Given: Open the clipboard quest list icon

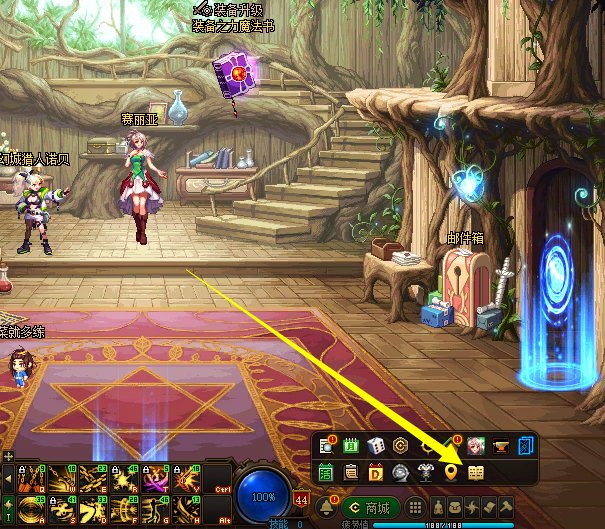Looking at the screenshot, I should point(350,472).
